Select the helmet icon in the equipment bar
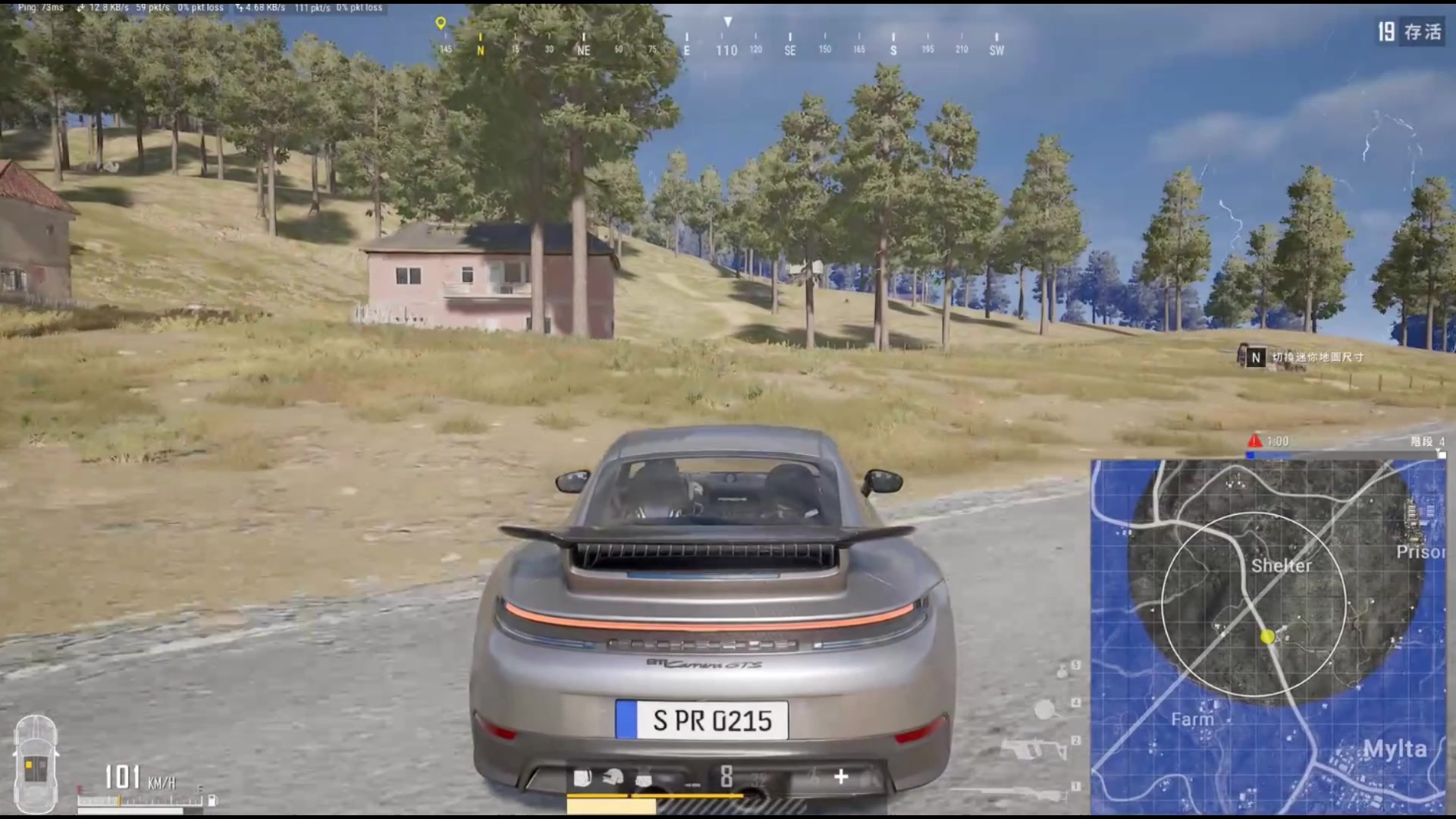Screen dimensions: 1456x819 click(x=612, y=775)
